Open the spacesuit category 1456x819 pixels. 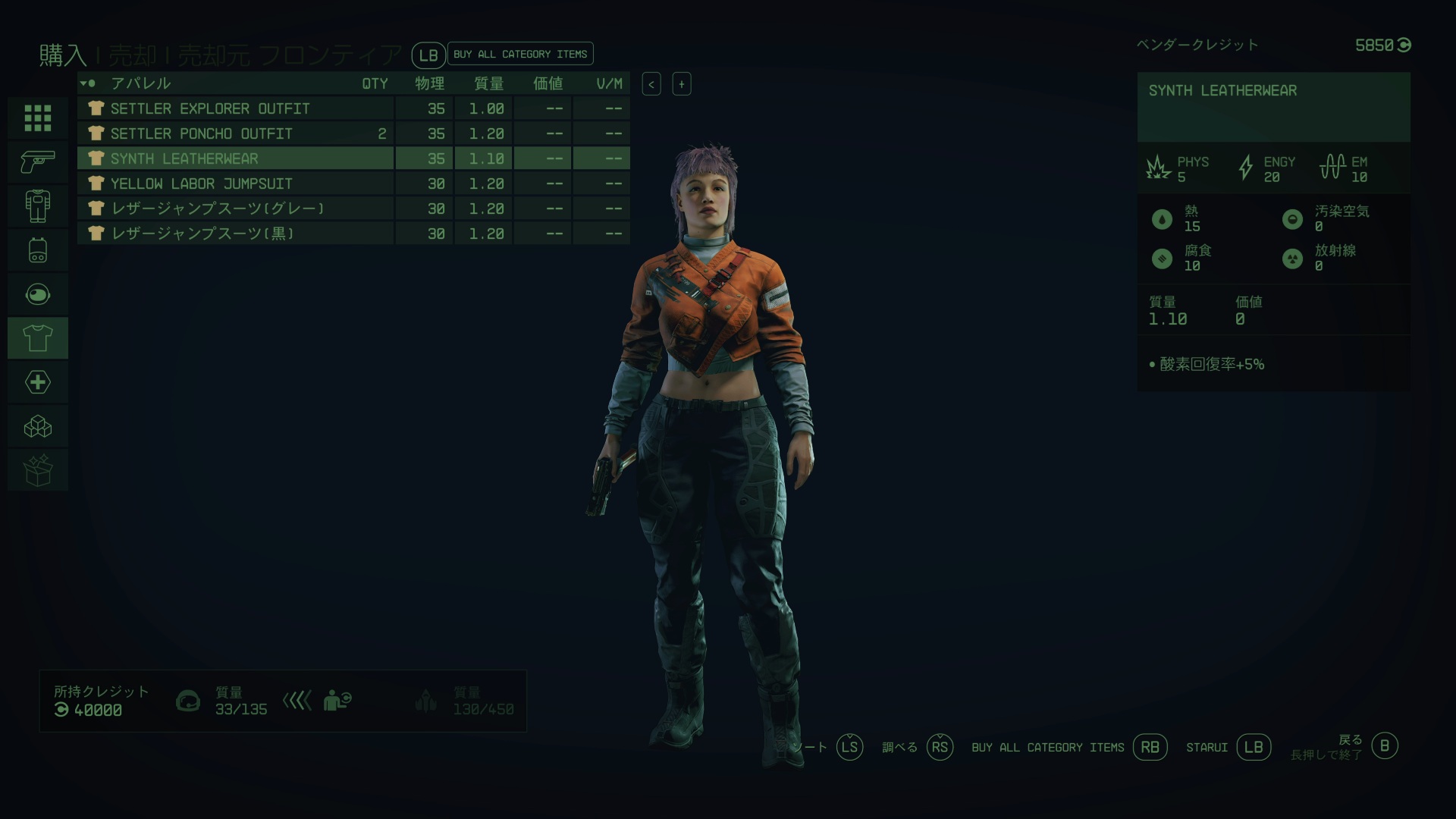pos(38,206)
